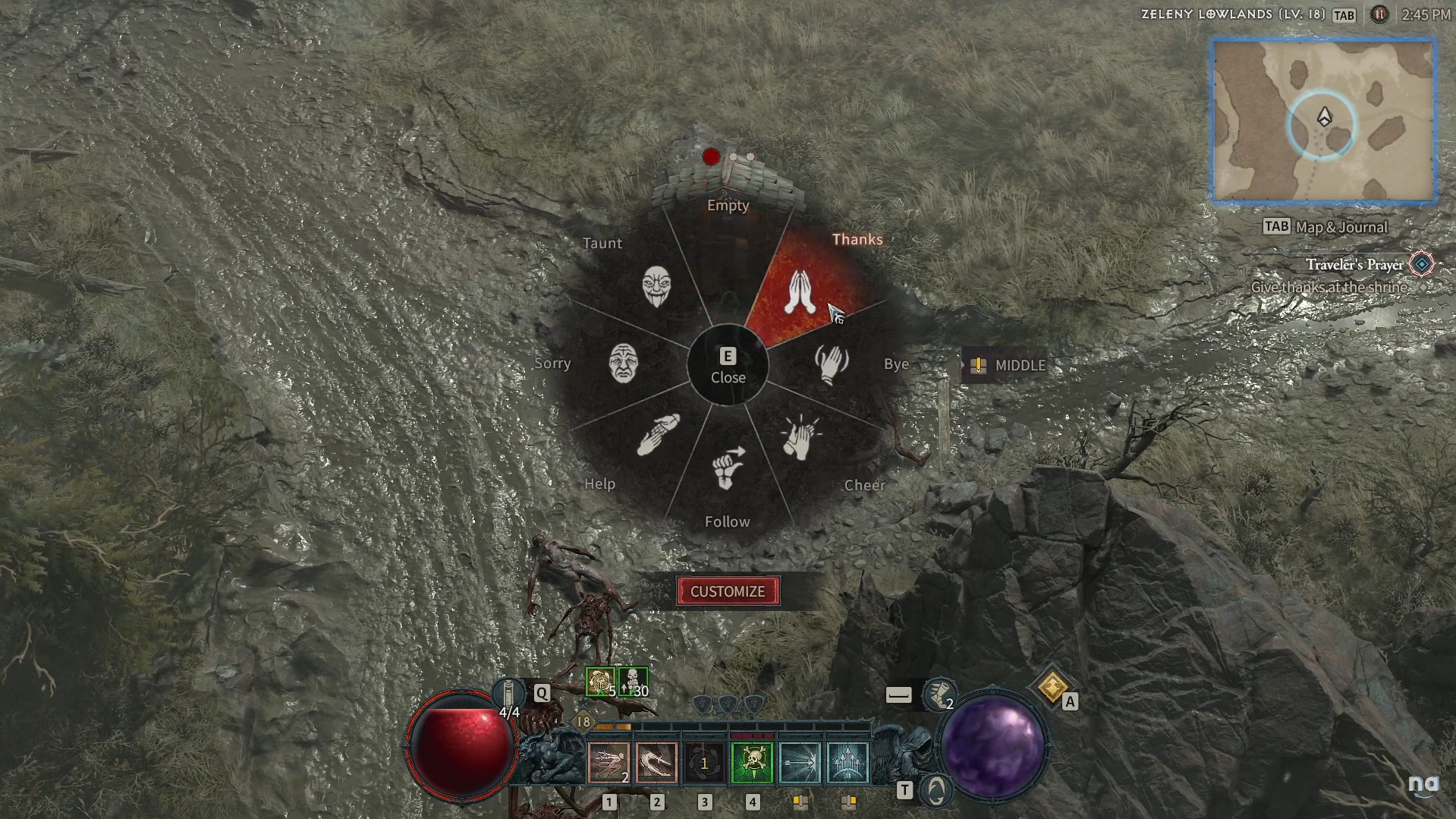Image resolution: width=1456 pixels, height=819 pixels.
Task: Choose the Thanks emote with praying hands
Action: [799, 291]
